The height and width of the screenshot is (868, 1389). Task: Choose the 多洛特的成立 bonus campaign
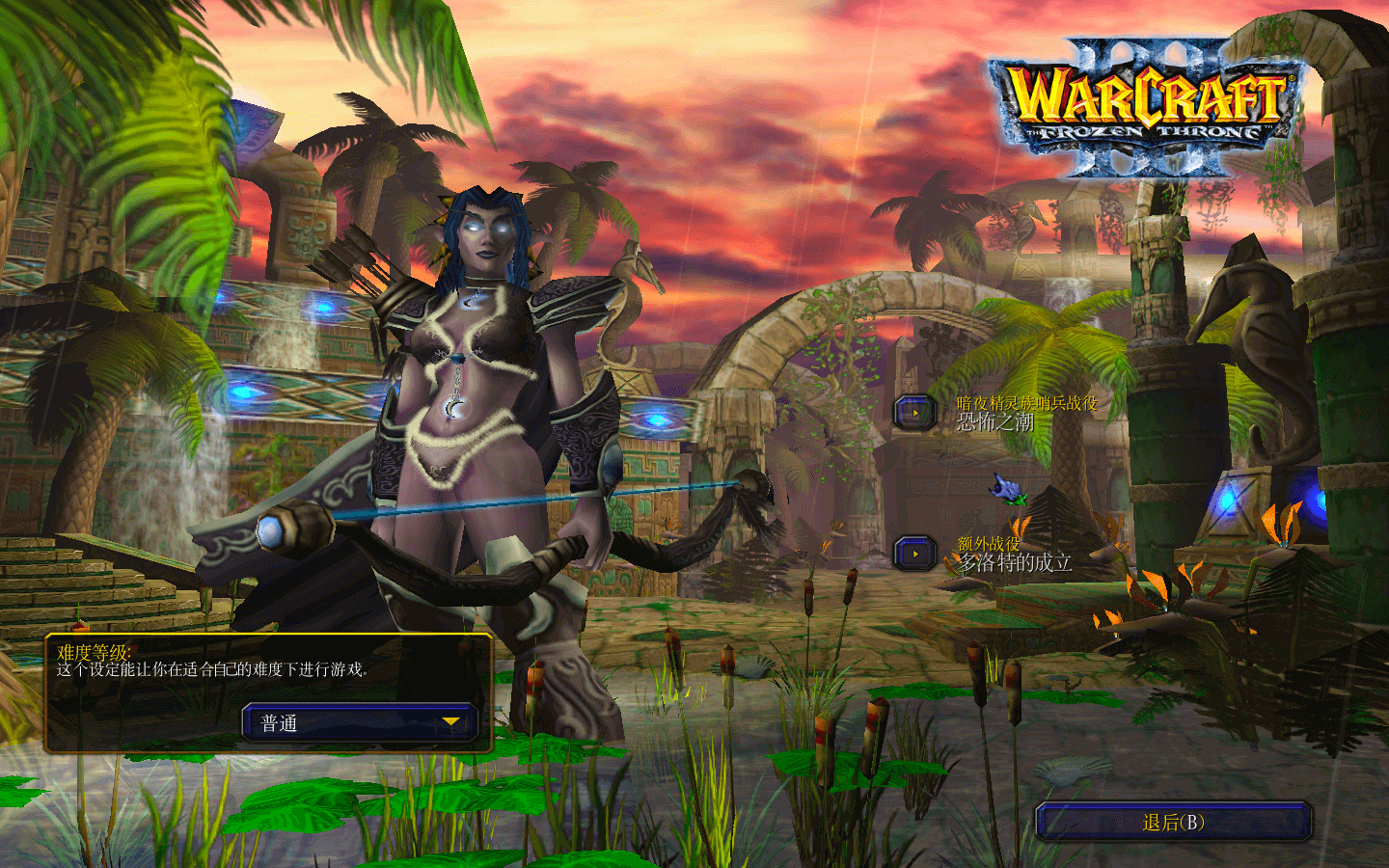914,554
